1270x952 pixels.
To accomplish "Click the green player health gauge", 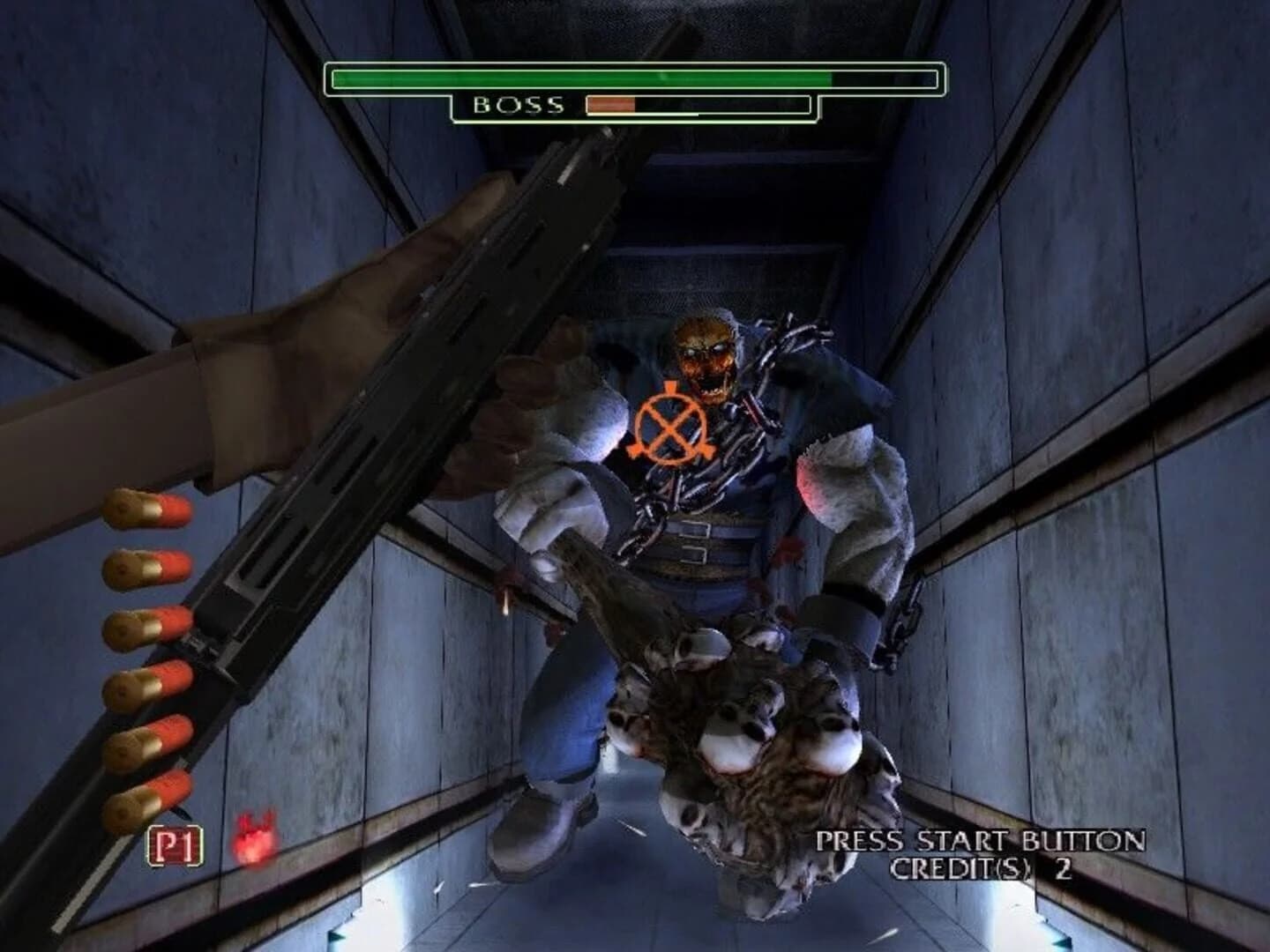I will click(580, 78).
